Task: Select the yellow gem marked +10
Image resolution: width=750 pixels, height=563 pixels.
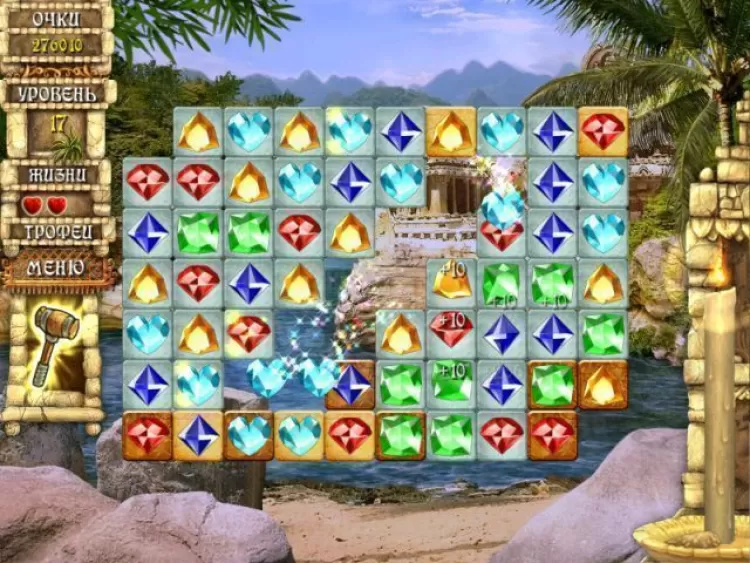Action: pos(452,283)
